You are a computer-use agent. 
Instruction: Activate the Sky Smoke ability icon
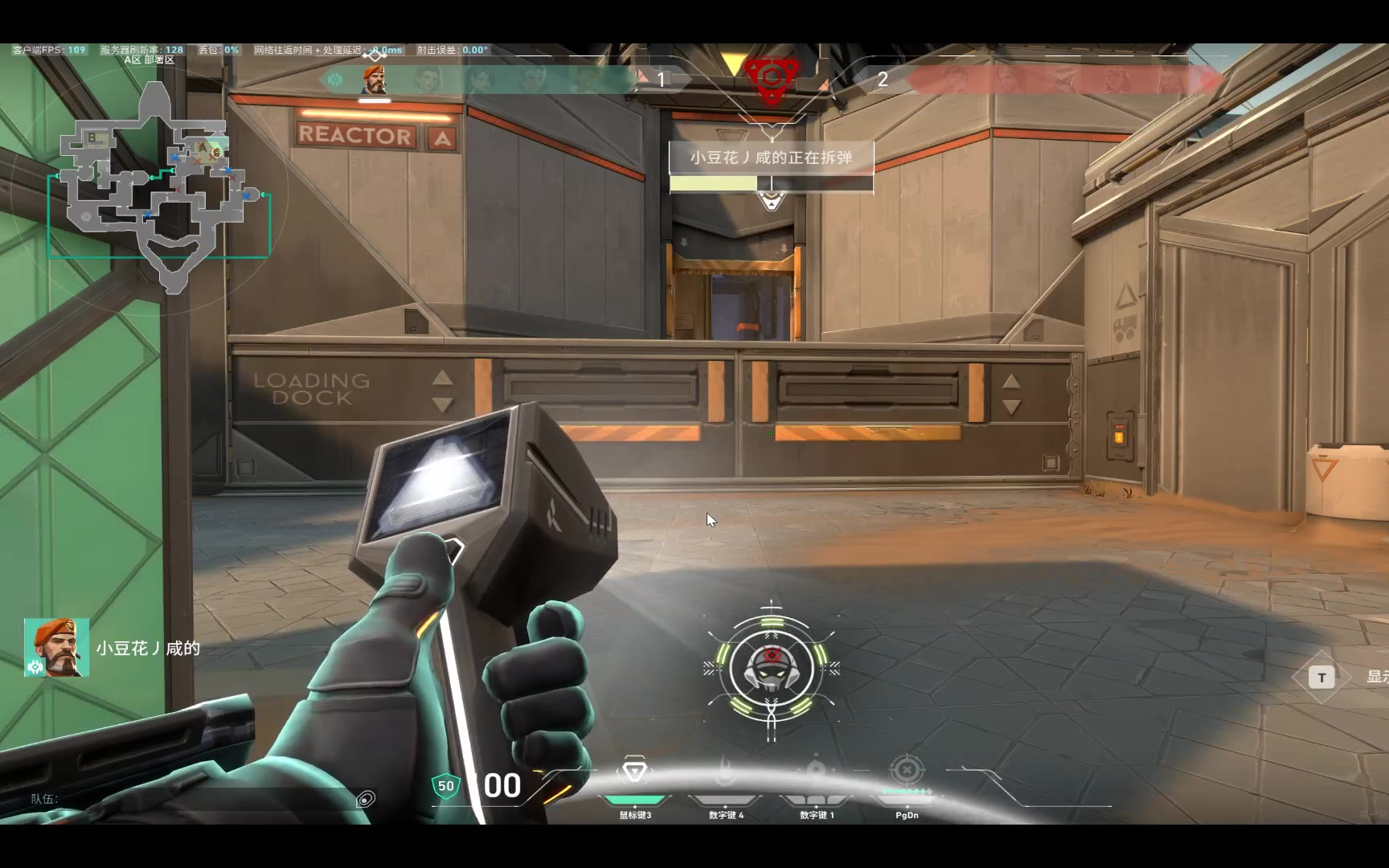click(816, 772)
